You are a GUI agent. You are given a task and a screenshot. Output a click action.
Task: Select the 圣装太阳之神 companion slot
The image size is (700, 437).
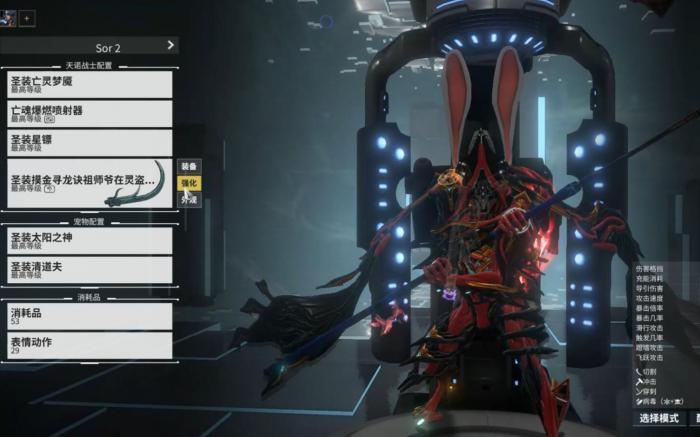pyautogui.click(x=90, y=241)
